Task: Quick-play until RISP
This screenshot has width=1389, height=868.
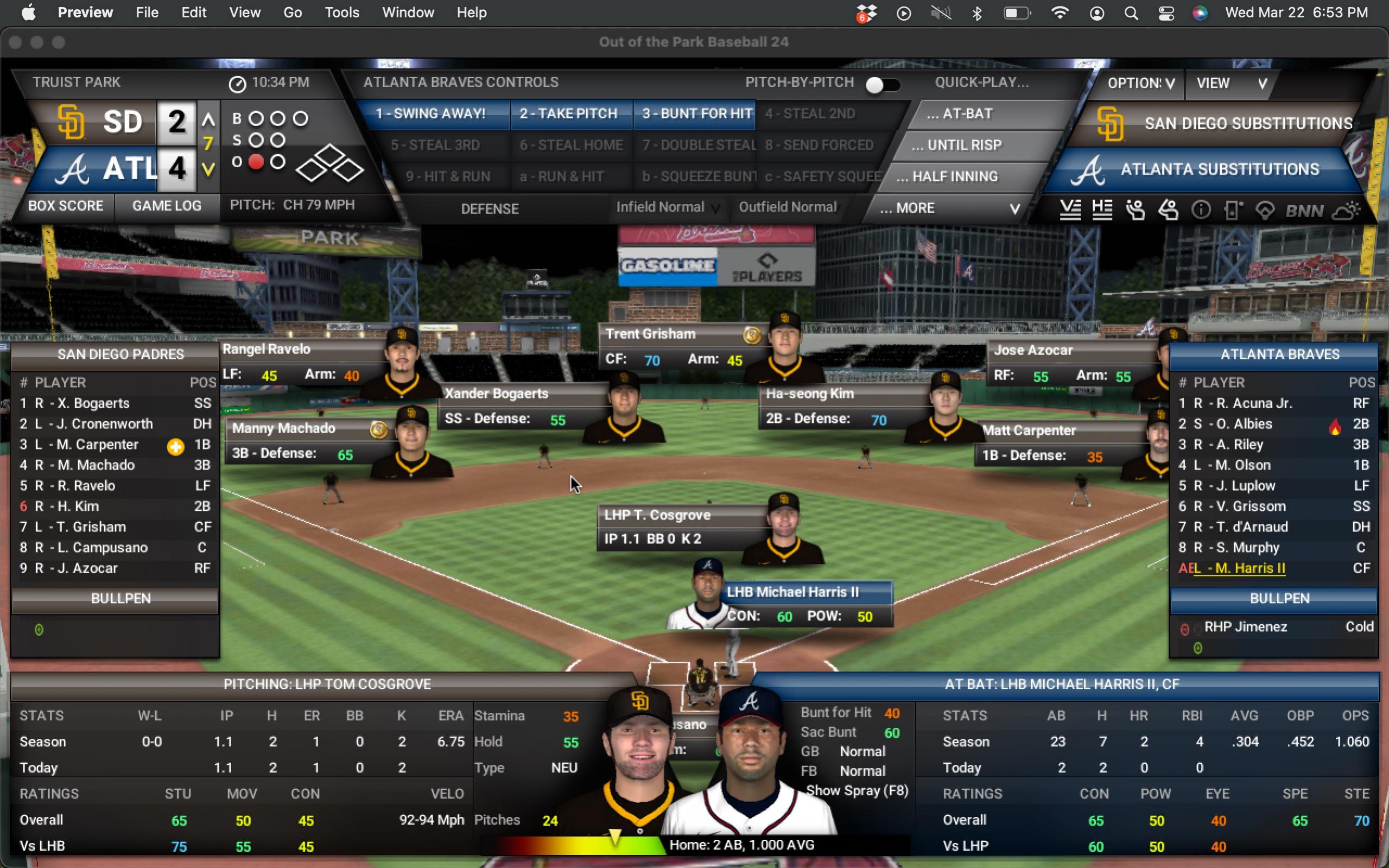Action: [964, 145]
